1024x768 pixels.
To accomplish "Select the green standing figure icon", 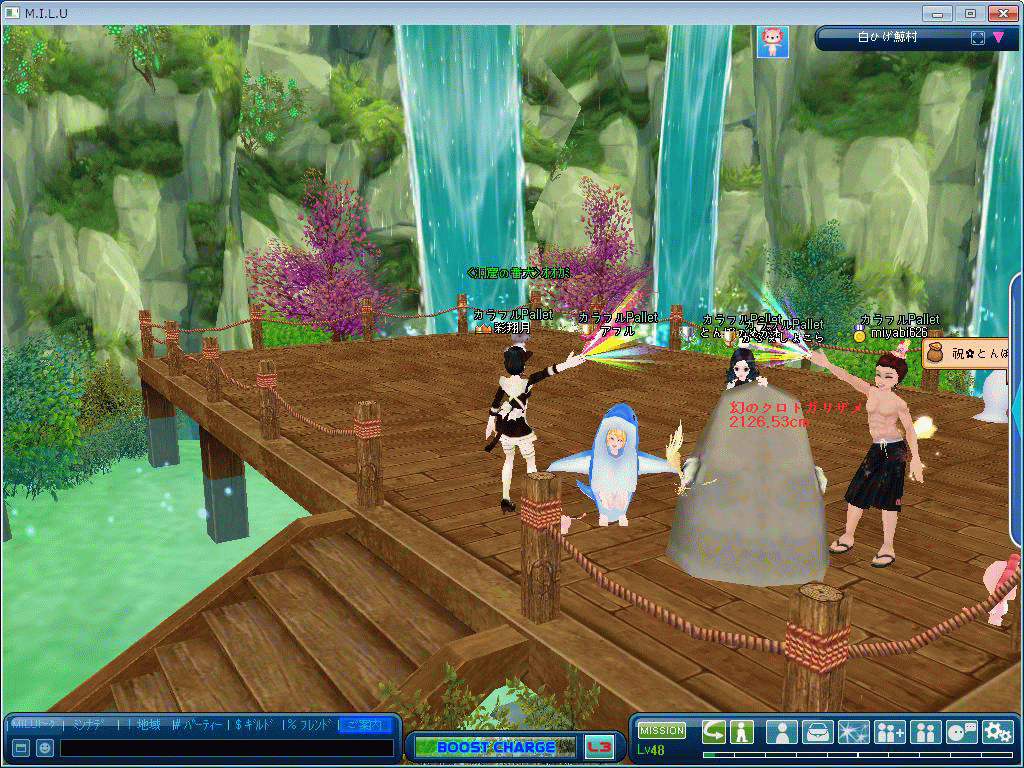I will [x=741, y=731].
